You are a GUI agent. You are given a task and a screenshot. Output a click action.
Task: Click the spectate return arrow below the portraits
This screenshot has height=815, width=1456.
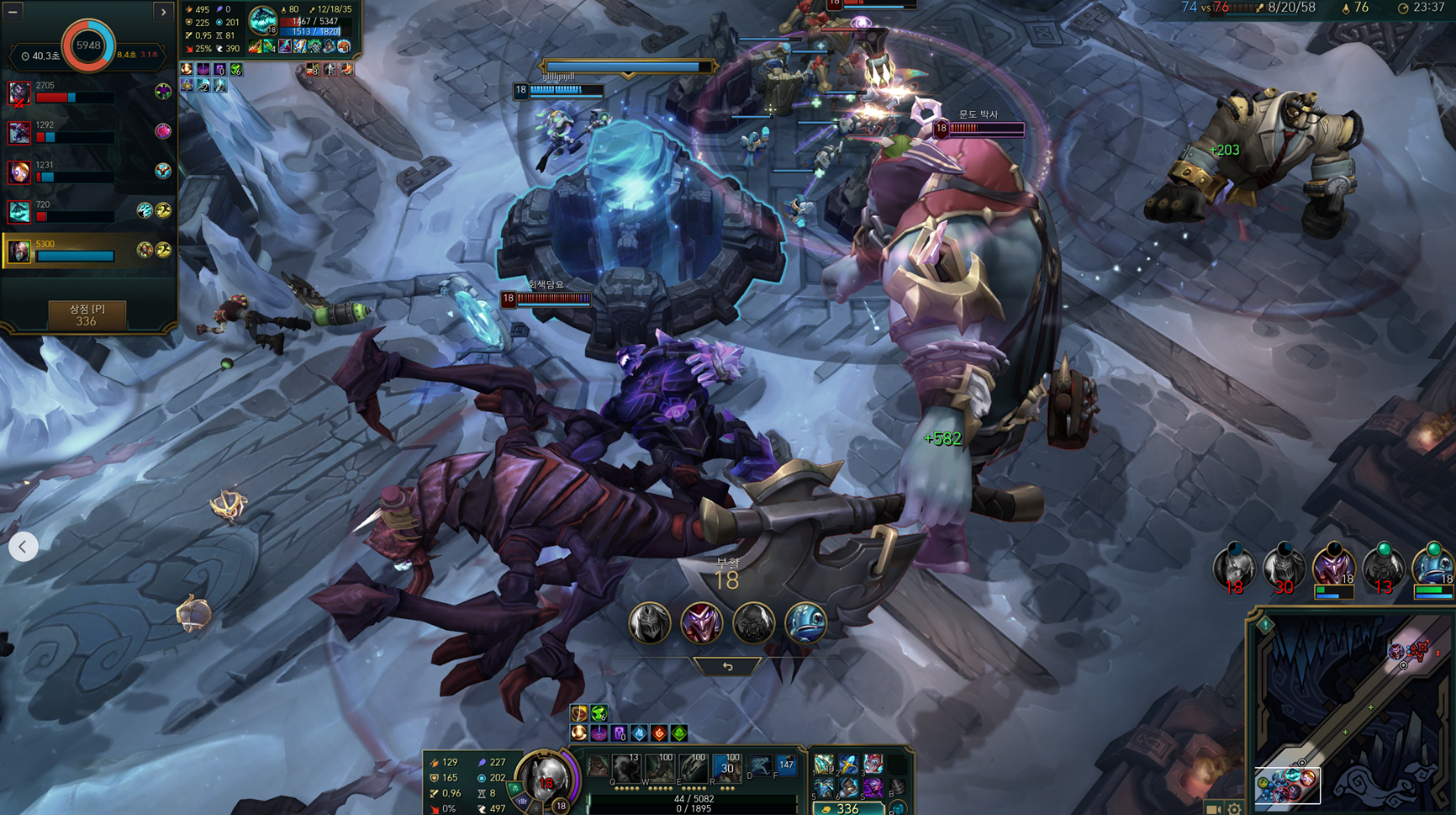click(727, 666)
